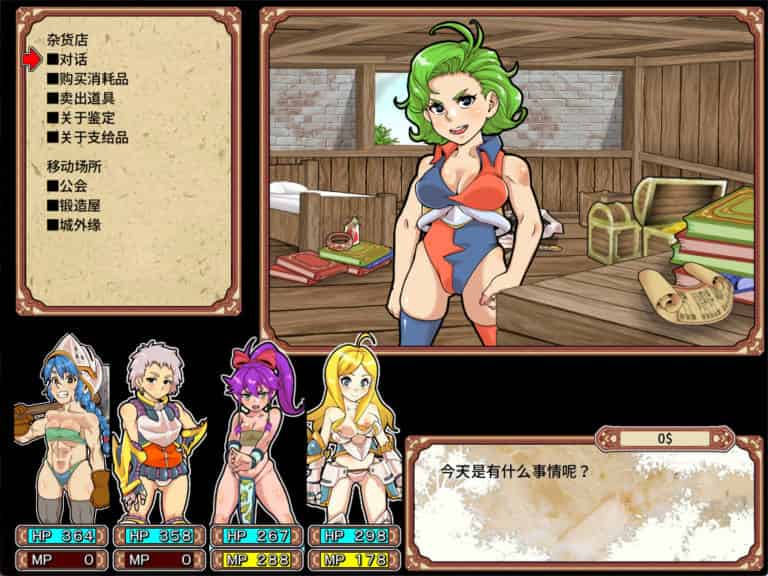The width and height of the screenshot is (768, 576).
Task: Select the 对话 (Talk) menu option
Action: tap(72, 60)
